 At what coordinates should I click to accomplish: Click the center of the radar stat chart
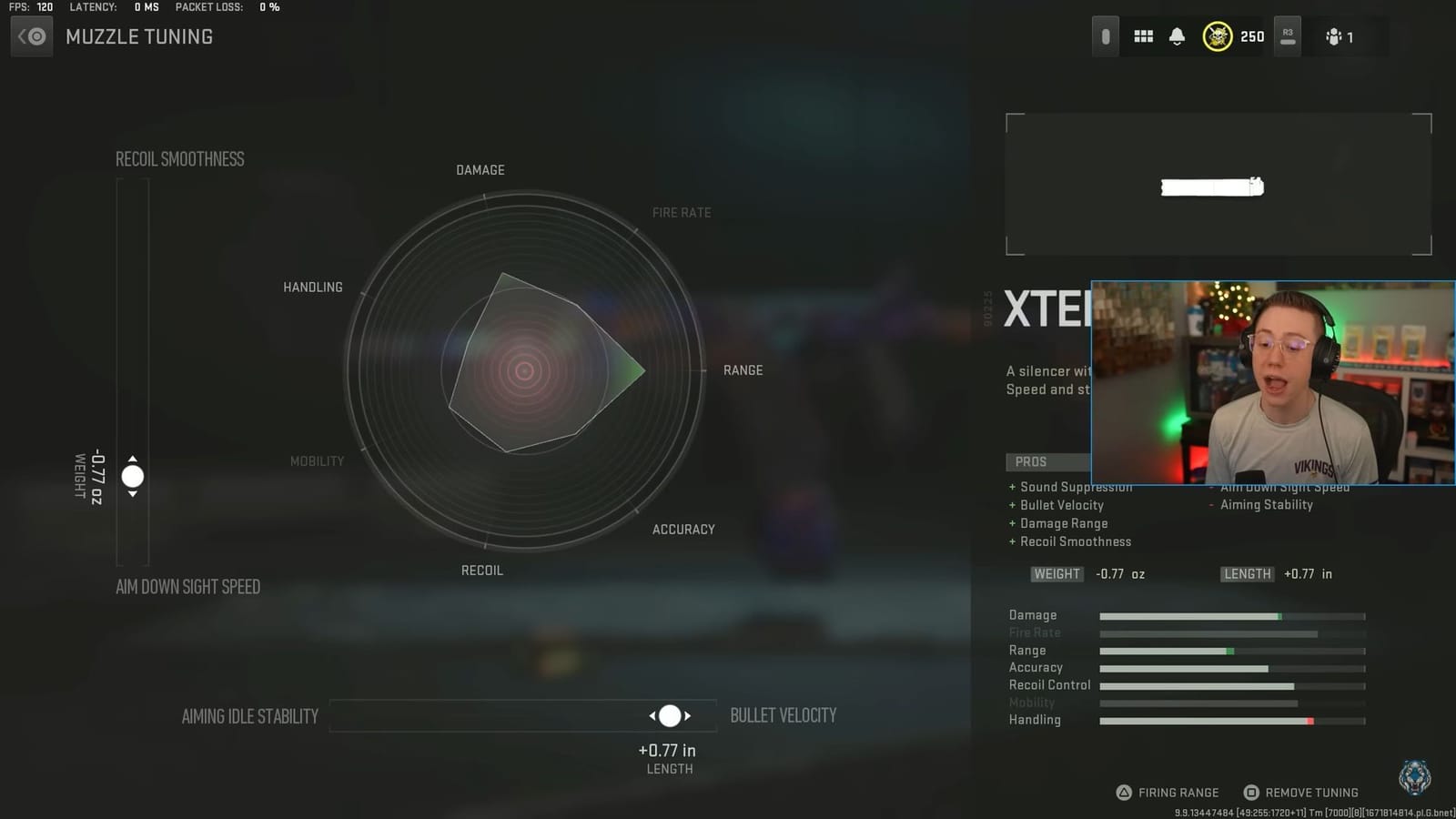523,371
